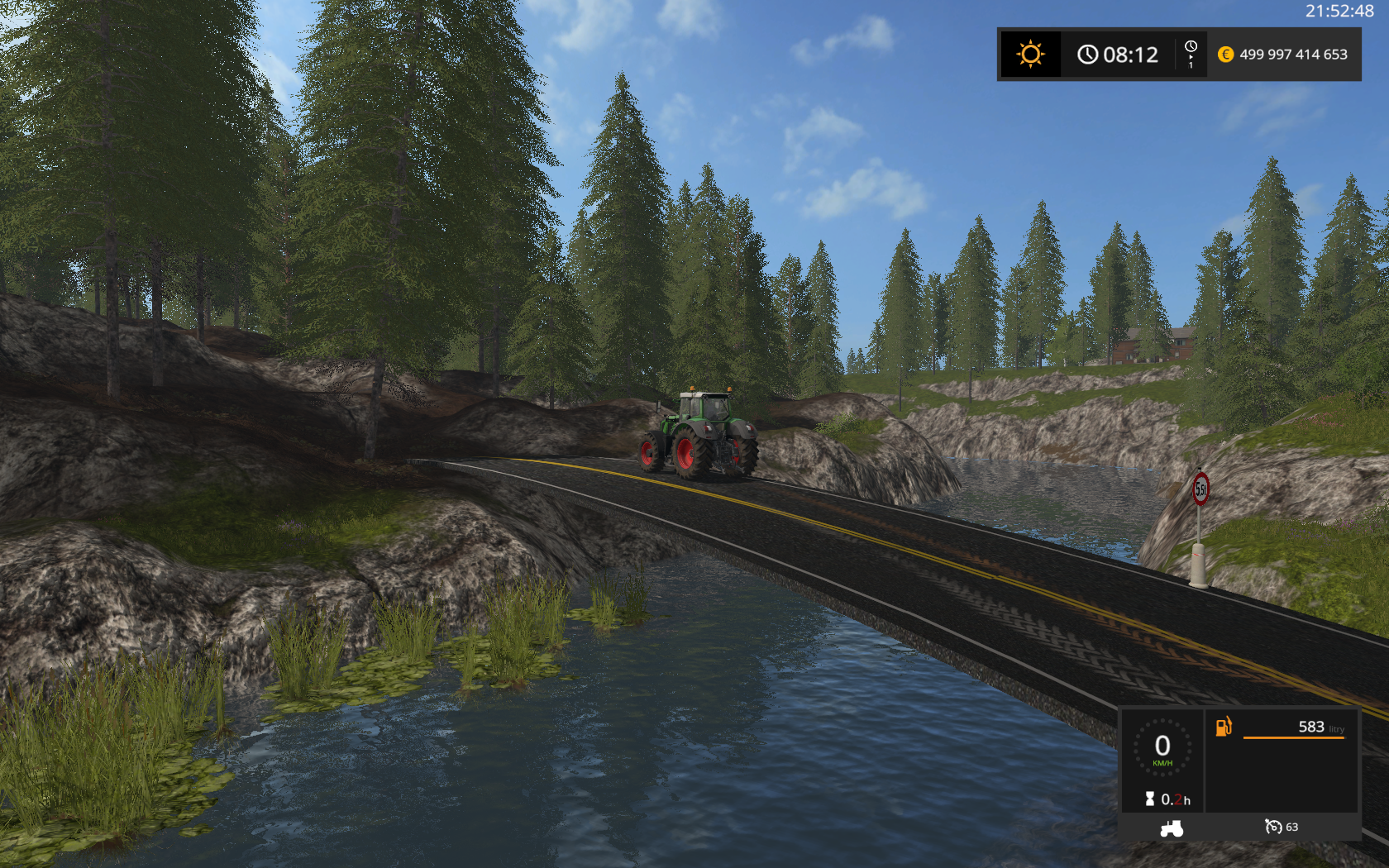This screenshot has width=1389, height=868.
Task: Toggle the cruise control icon
Action: [x=1273, y=827]
